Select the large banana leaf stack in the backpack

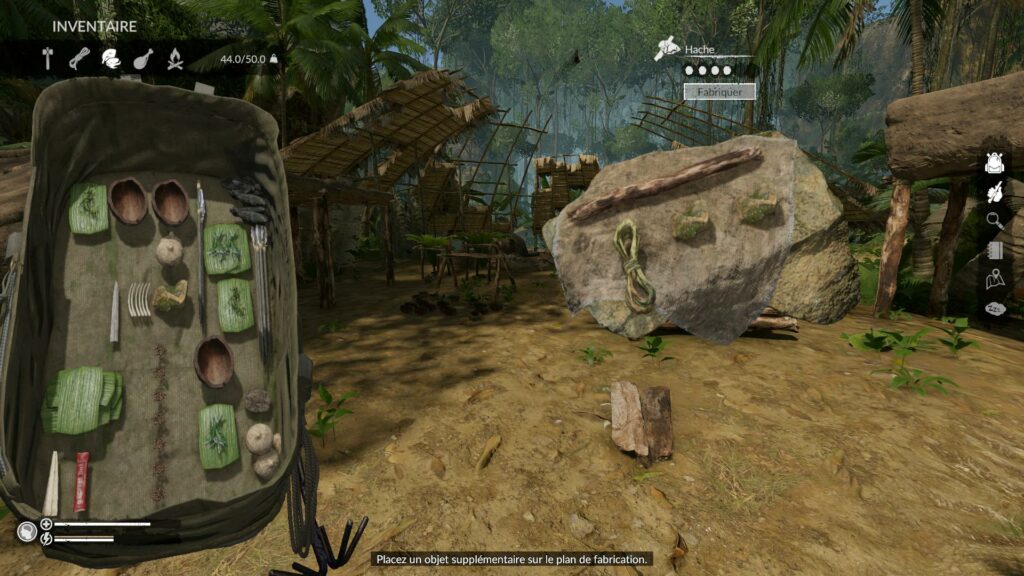point(86,398)
